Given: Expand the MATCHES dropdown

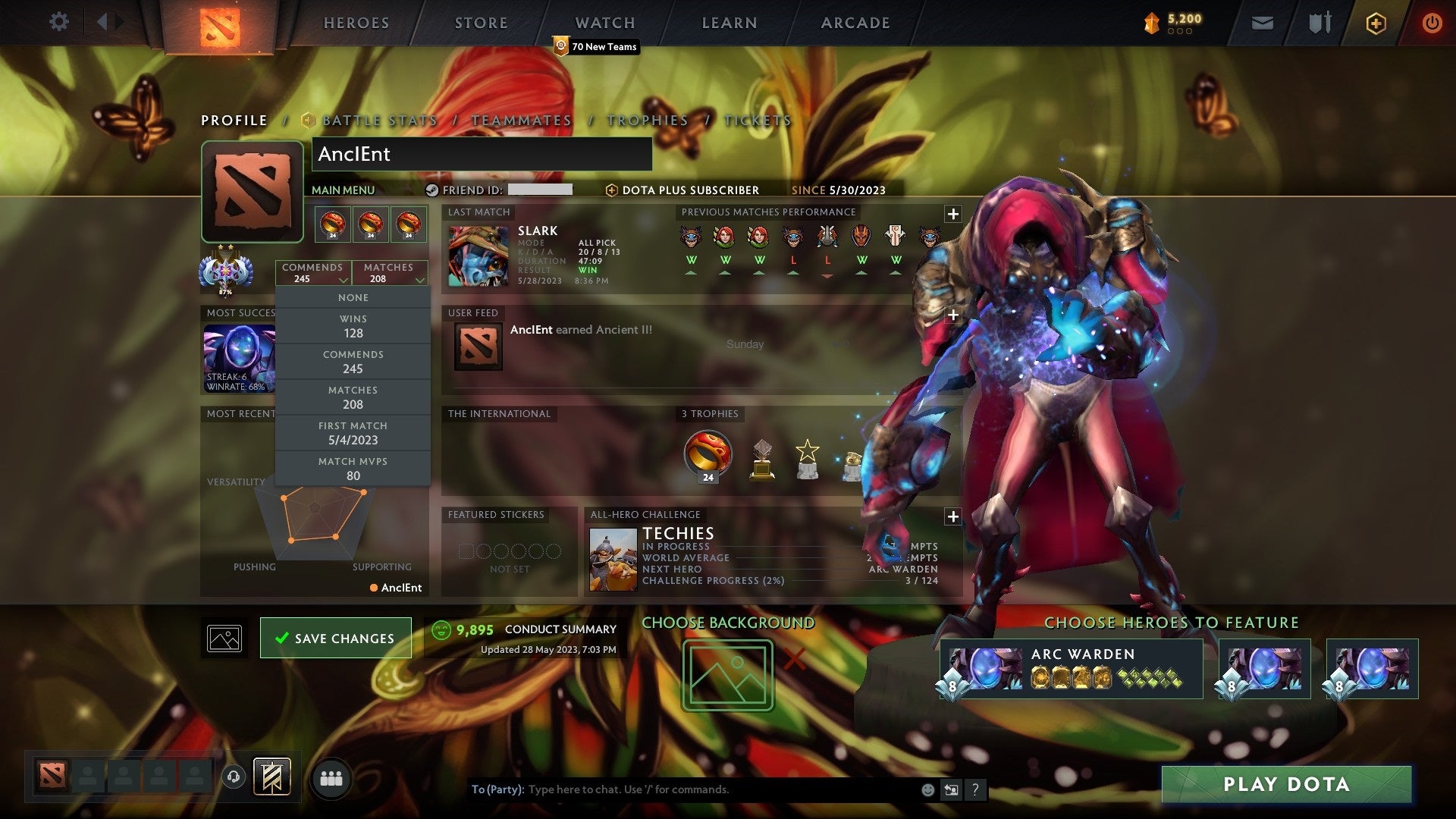Looking at the screenshot, I should (389, 273).
